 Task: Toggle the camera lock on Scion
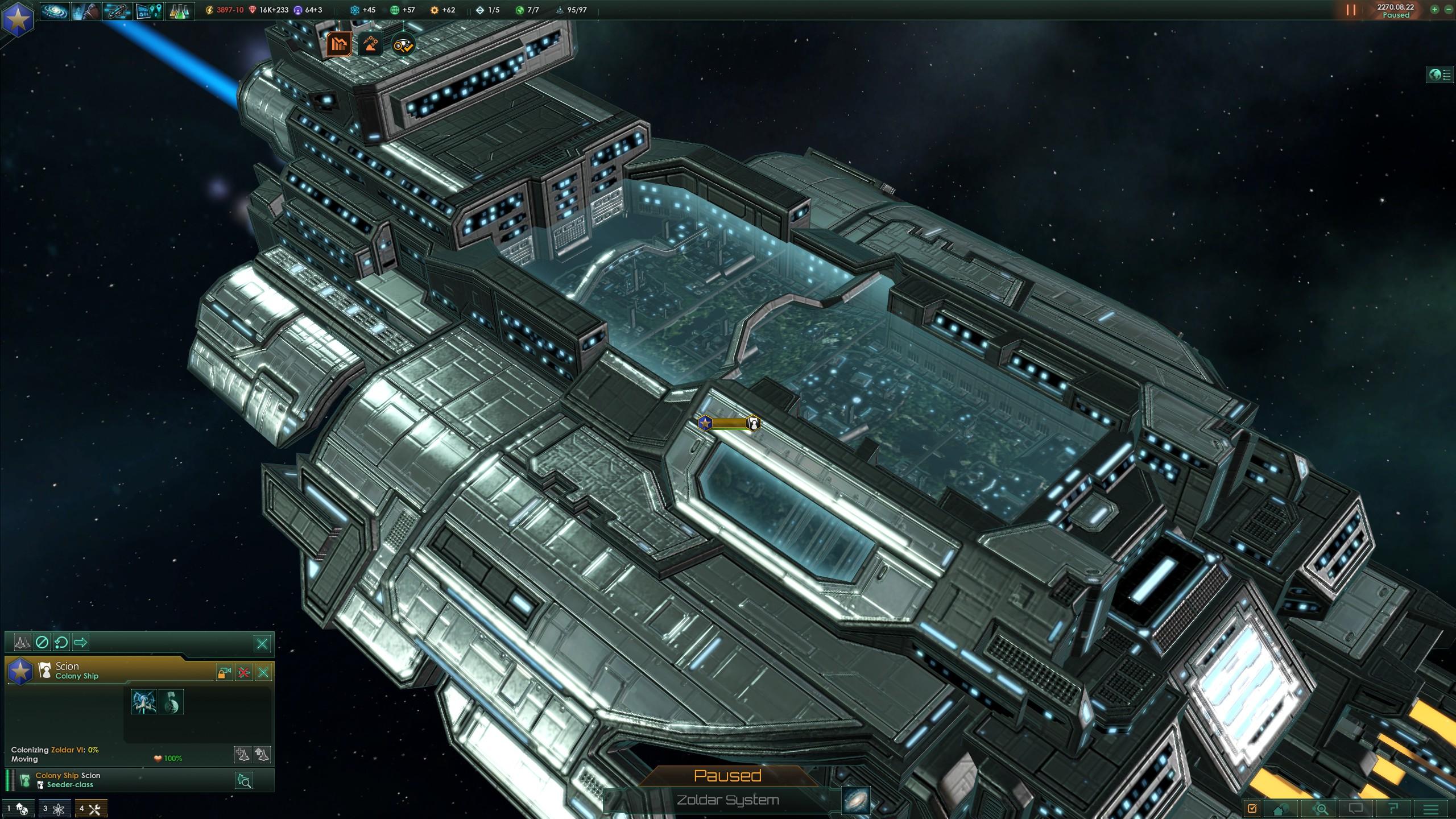pyautogui.click(x=224, y=673)
